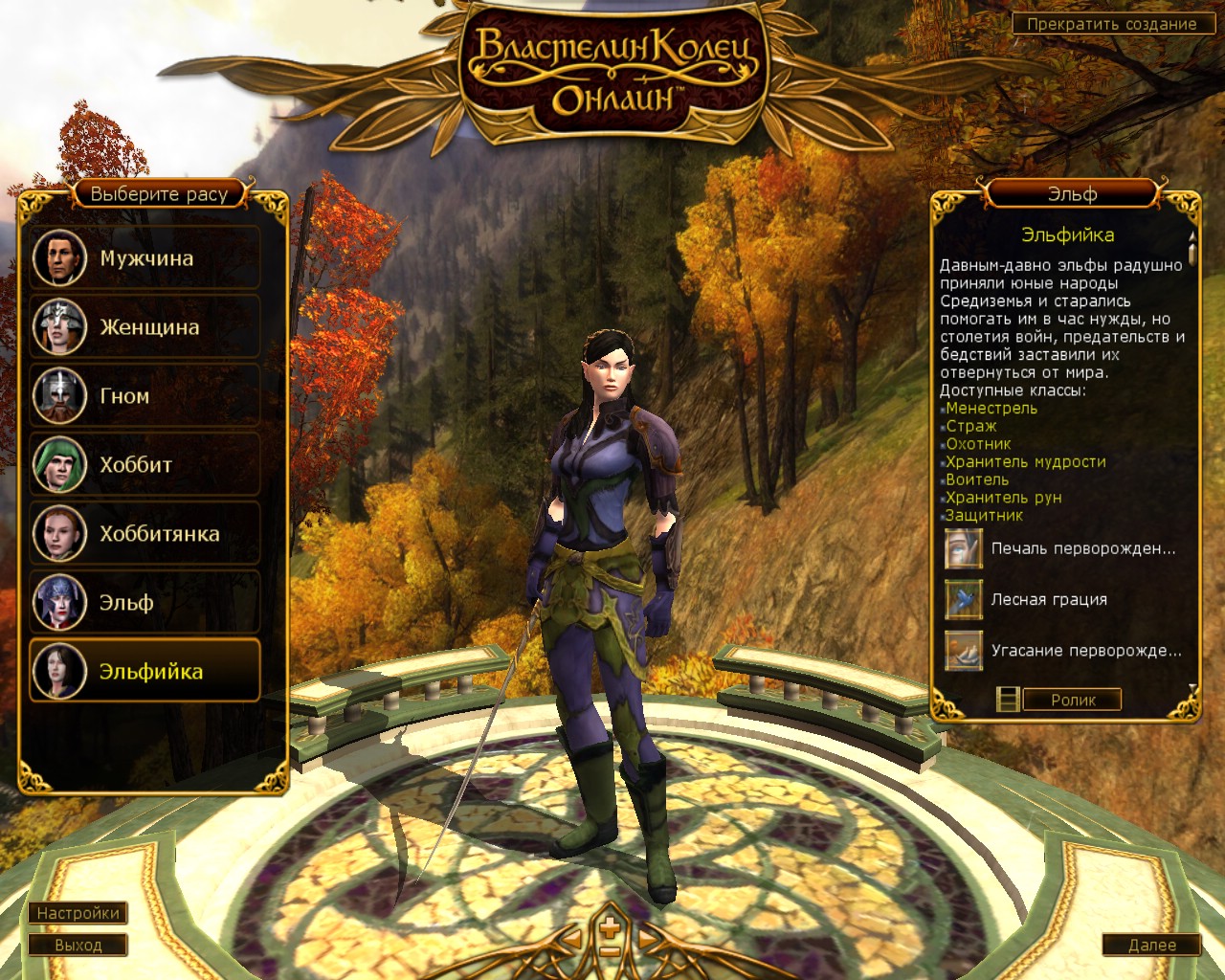Viewport: 1225px width, 980px height.
Task: Click the Угасание перворожденных trait icon
Action: 963,650
